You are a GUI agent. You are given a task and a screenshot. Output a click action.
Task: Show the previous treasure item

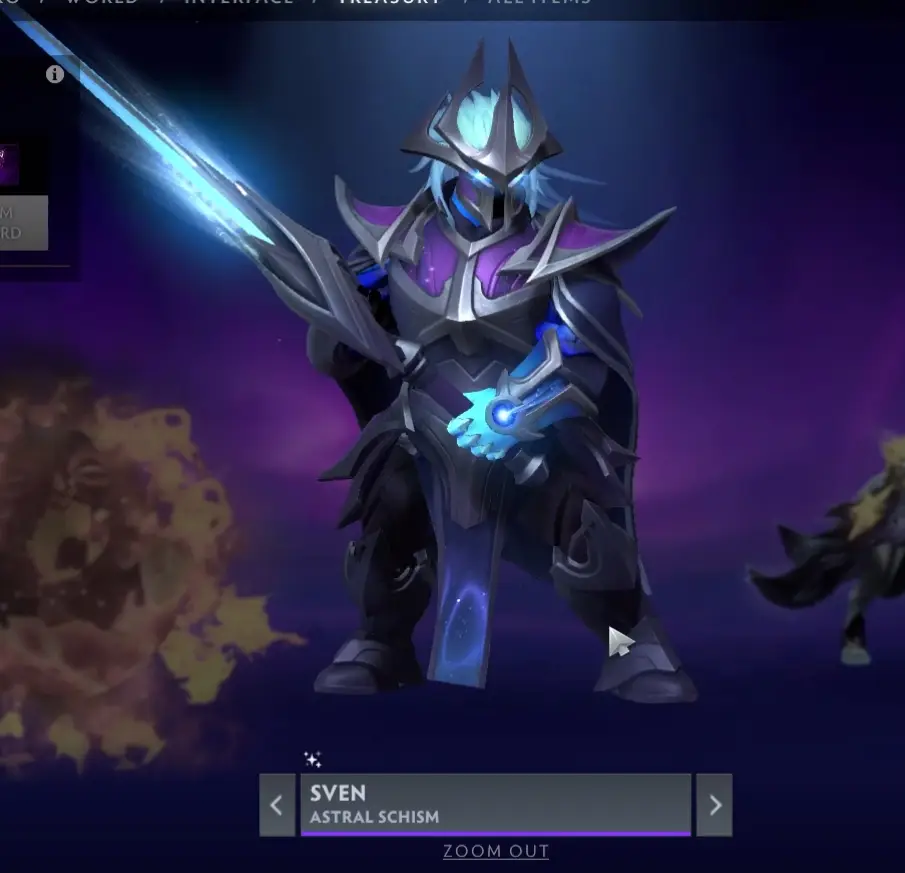coord(277,804)
